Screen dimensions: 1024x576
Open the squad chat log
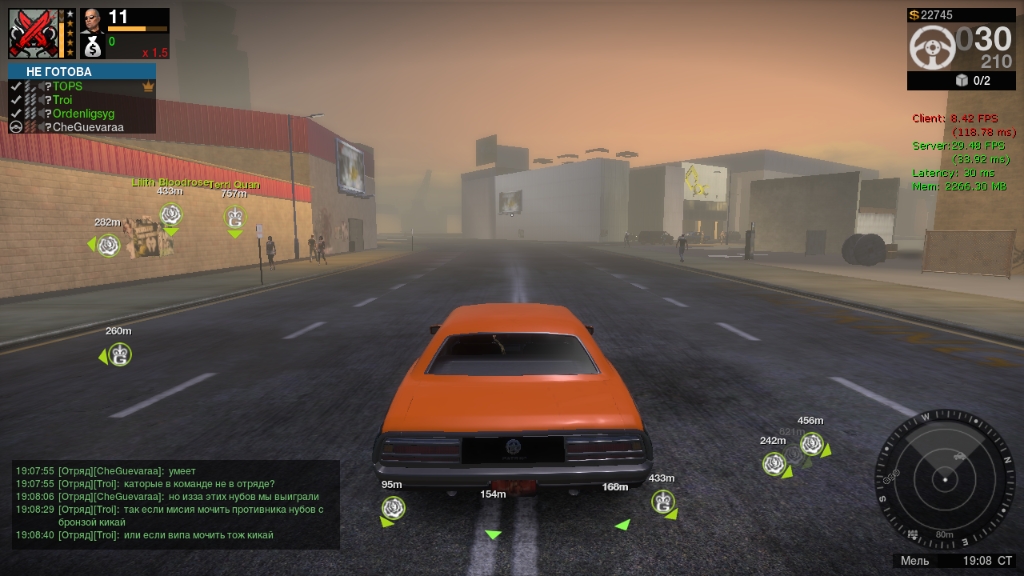point(176,502)
